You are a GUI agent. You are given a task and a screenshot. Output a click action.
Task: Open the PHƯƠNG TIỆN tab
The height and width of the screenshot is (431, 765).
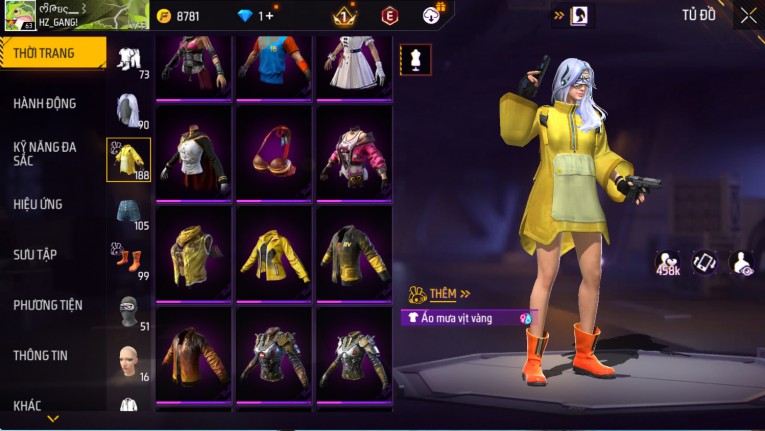48,305
